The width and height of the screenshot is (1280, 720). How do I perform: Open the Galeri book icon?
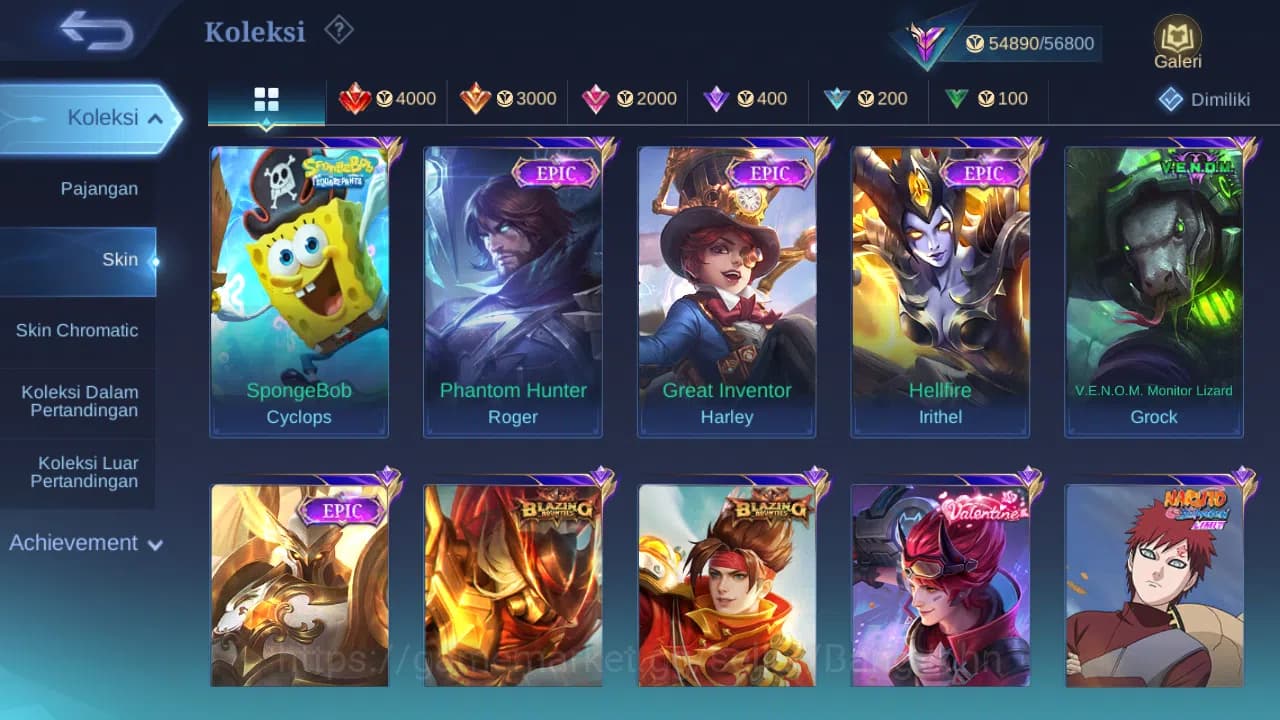pyautogui.click(x=1177, y=40)
